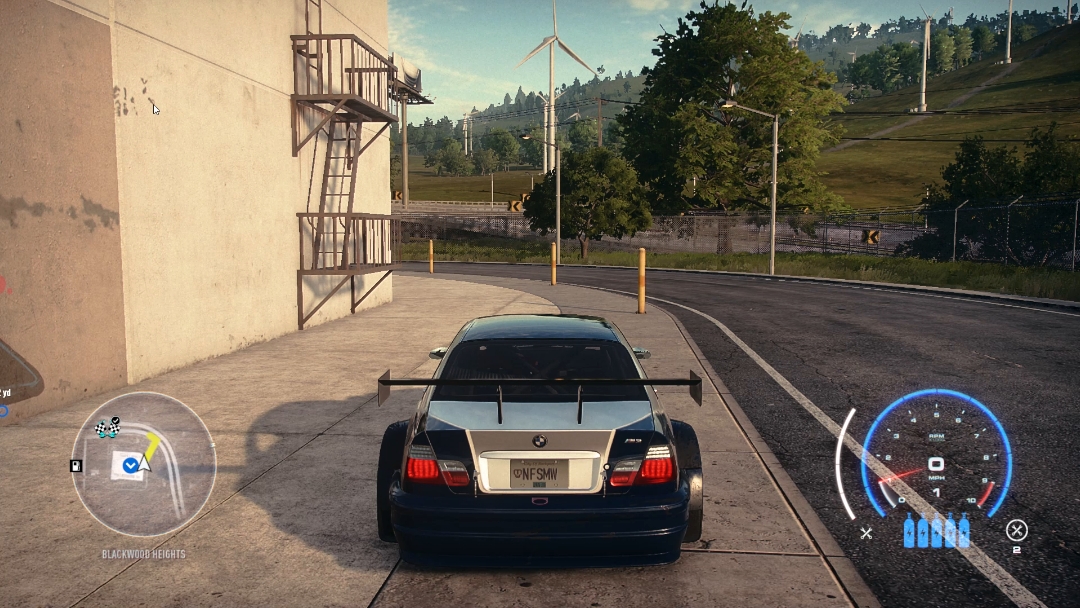Image resolution: width=1080 pixels, height=608 pixels.
Task: Open the Blackwood Heights minimap
Action: (143, 464)
